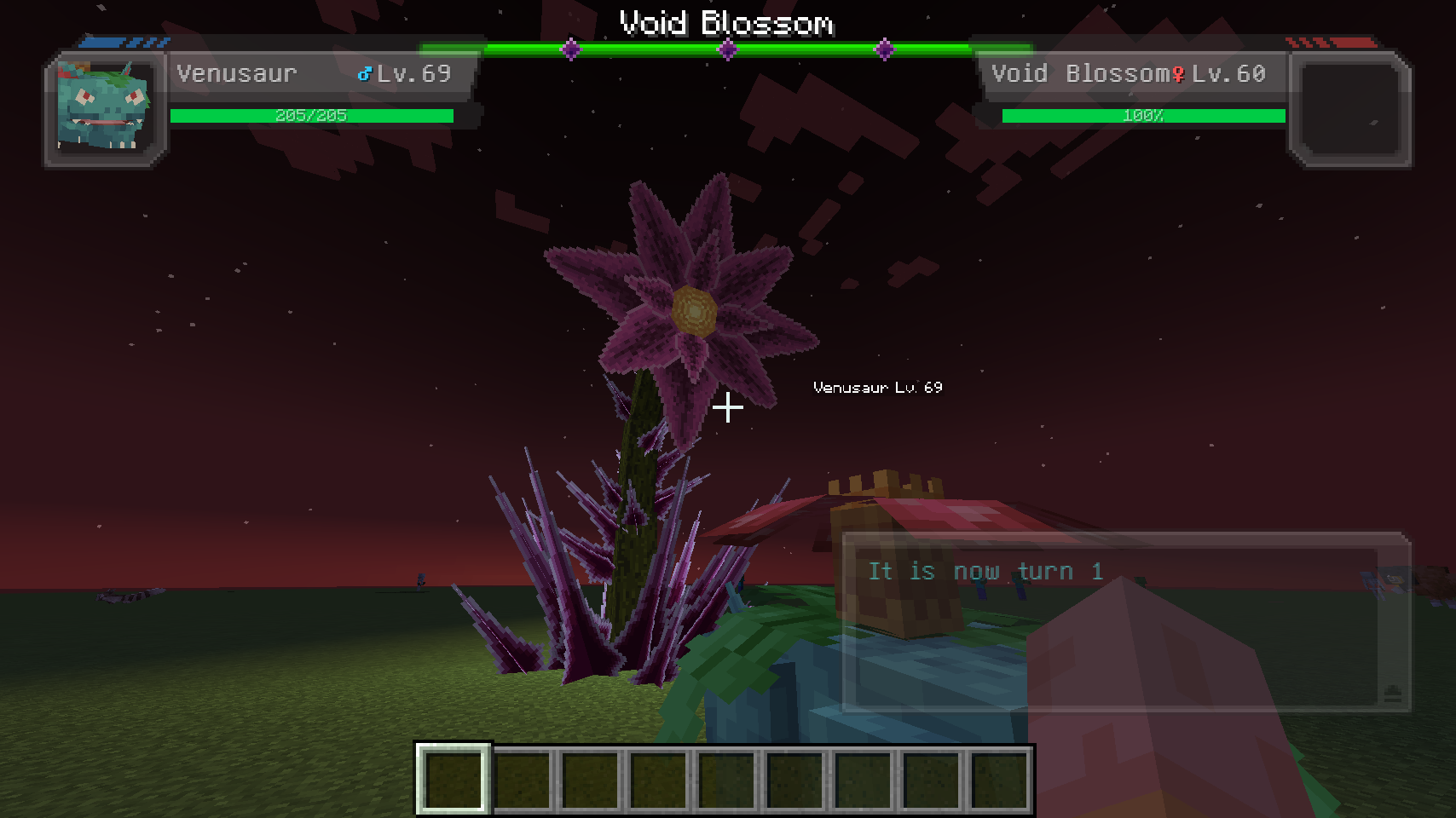Click the battle log expand arrow
The height and width of the screenshot is (818, 1456).
click(x=1392, y=693)
